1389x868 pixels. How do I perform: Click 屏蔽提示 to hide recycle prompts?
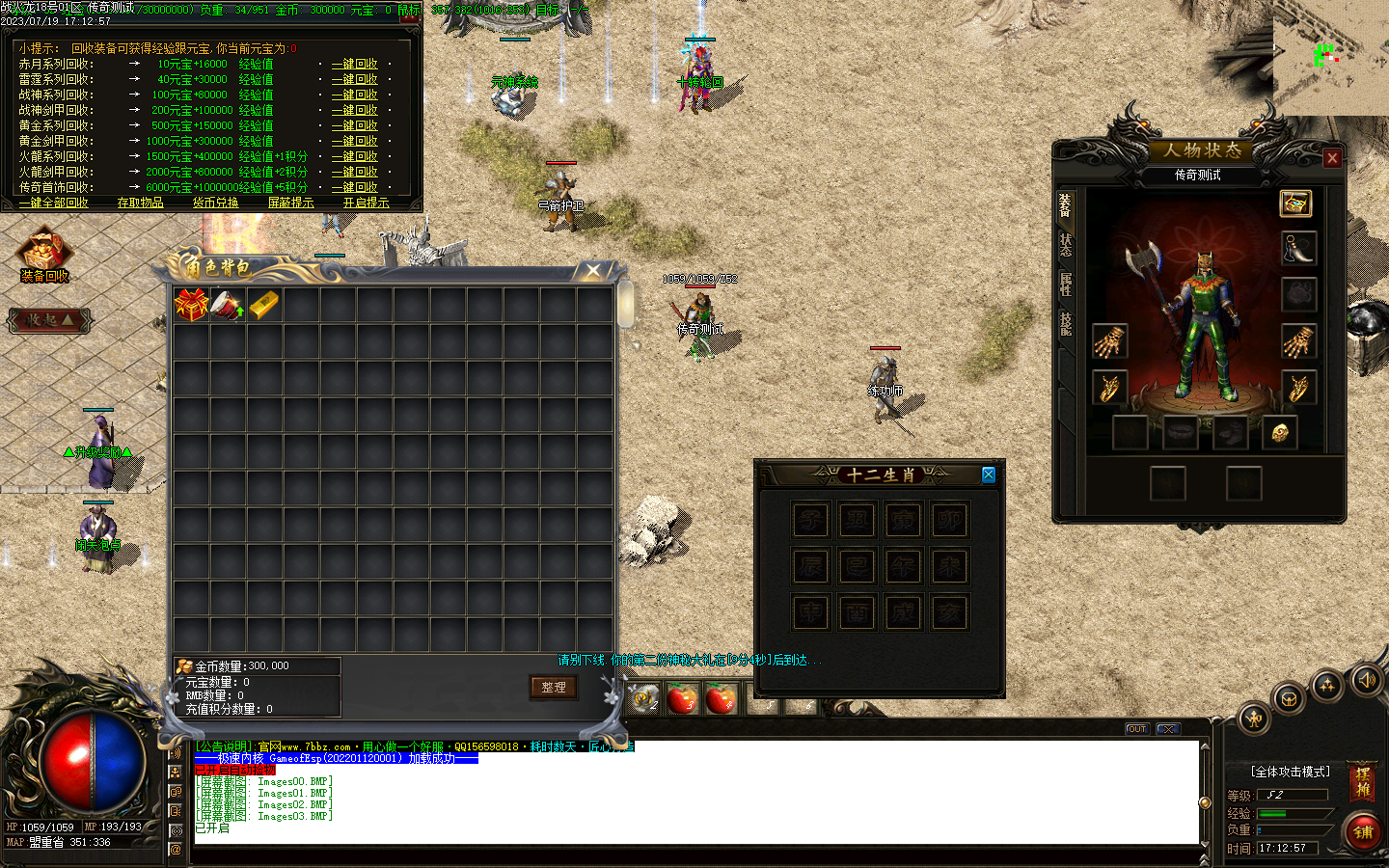point(290,203)
